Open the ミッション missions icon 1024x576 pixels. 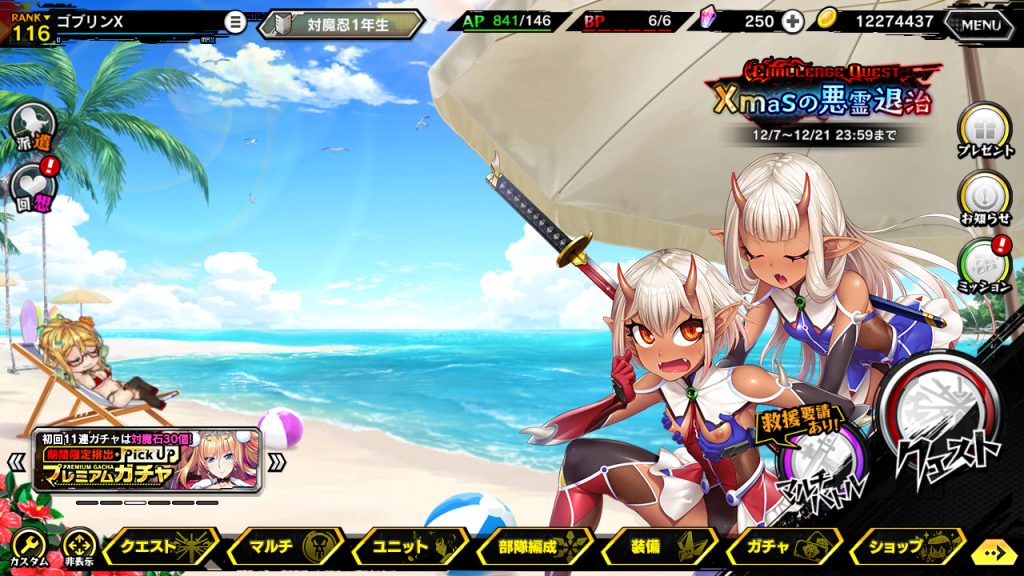pyautogui.click(x=984, y=264)
